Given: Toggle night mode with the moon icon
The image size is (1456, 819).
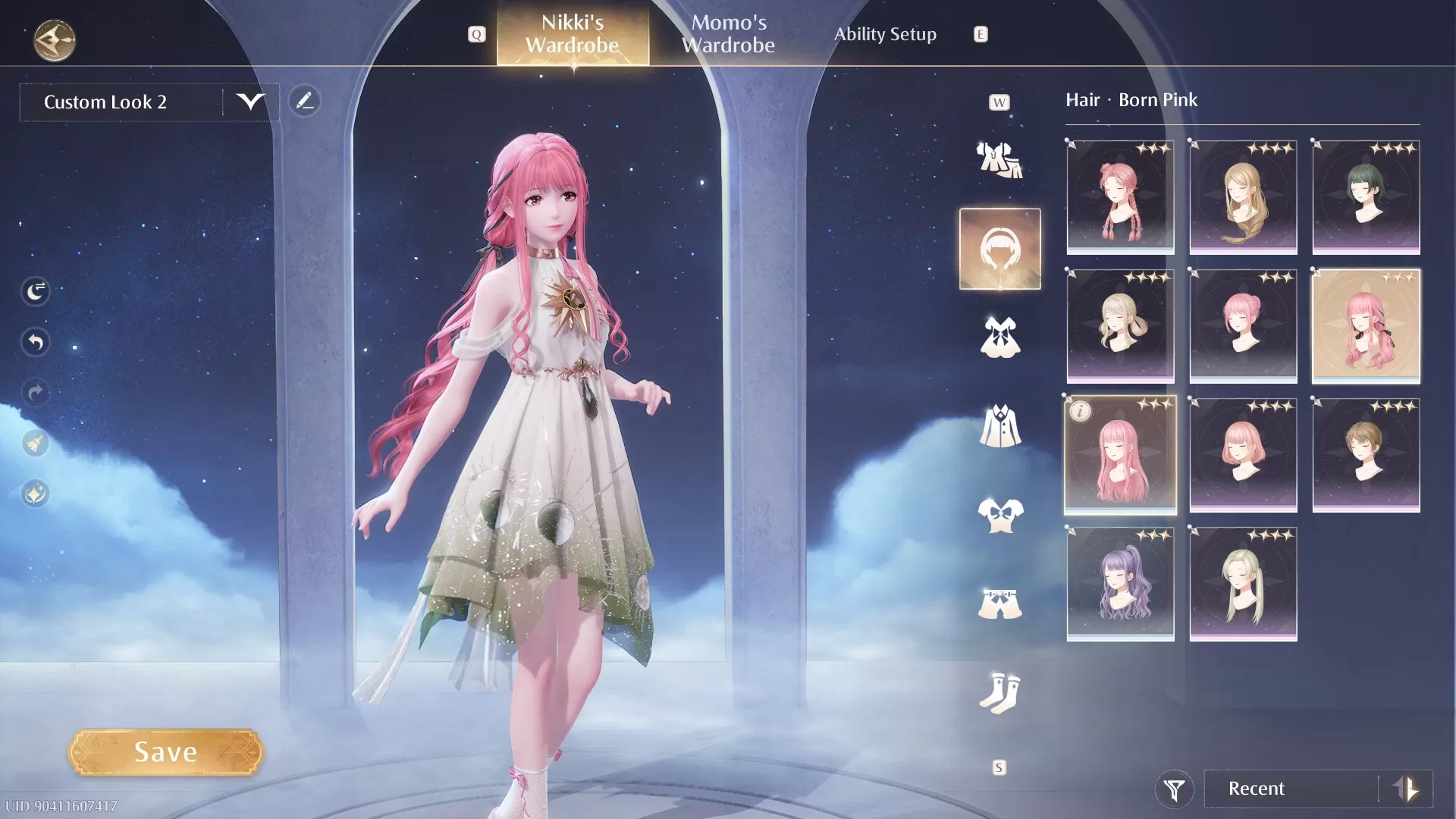Looking at the screenshot, I should pos(35,291).
